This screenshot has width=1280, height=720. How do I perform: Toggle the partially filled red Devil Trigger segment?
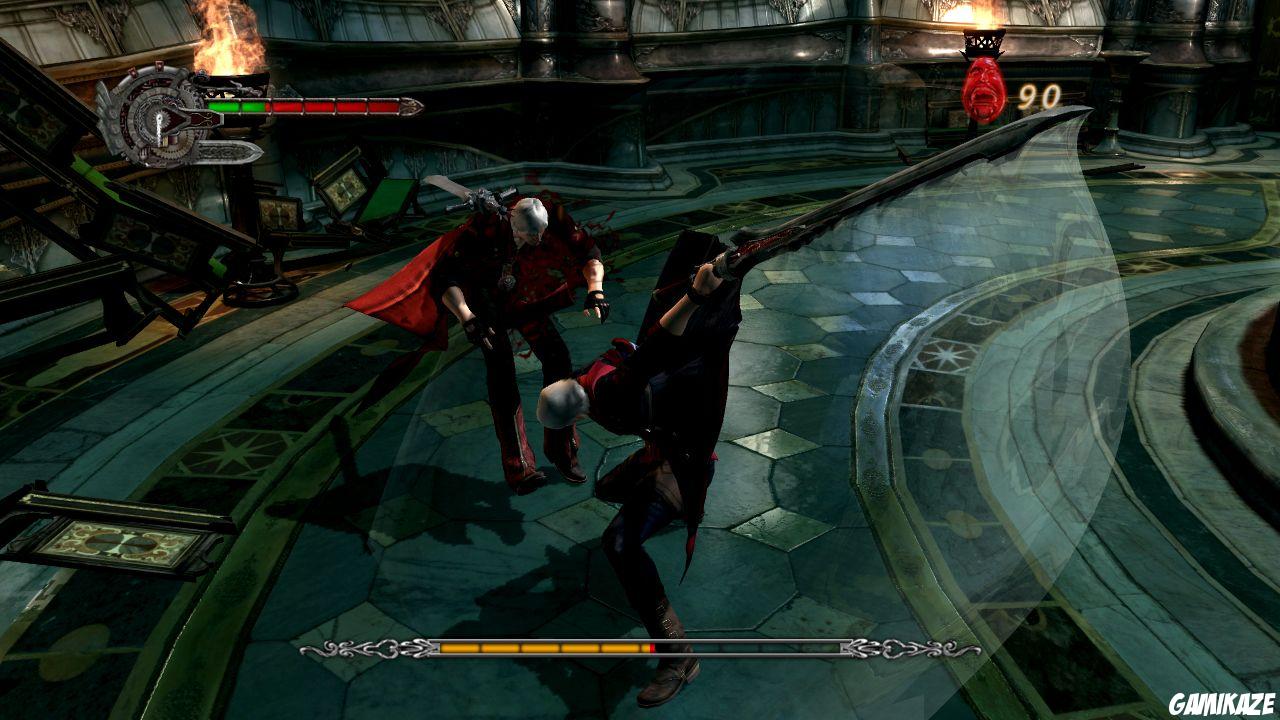(x=651, y=648)
